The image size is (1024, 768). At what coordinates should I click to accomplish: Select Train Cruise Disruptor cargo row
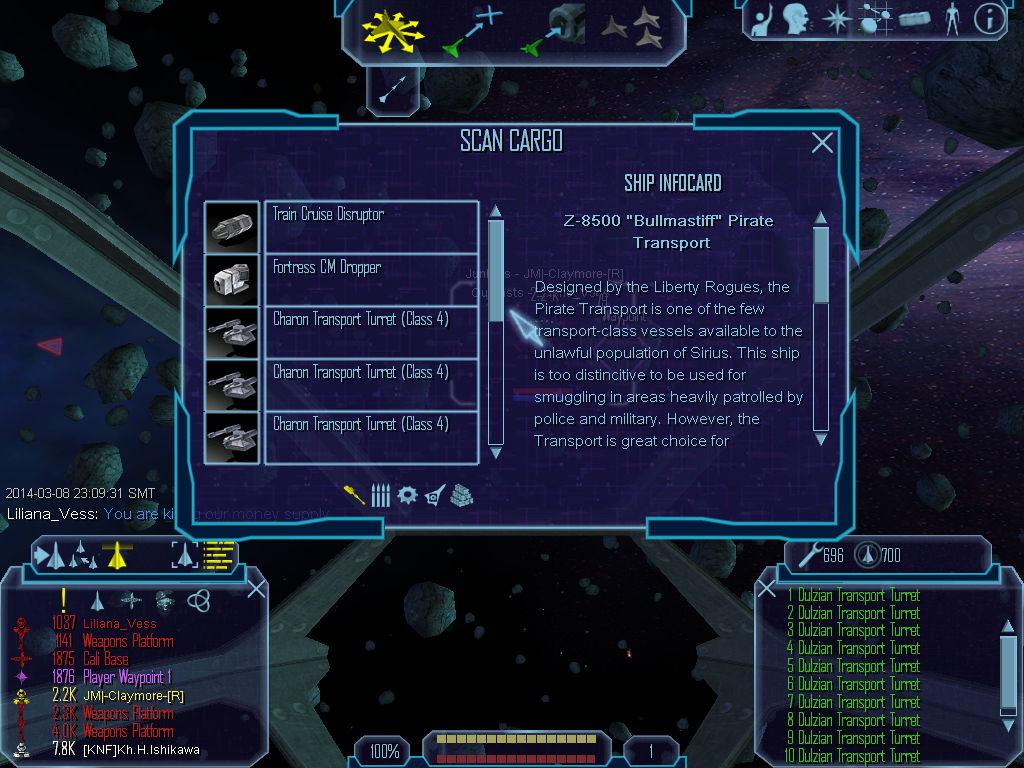[371, 227]
